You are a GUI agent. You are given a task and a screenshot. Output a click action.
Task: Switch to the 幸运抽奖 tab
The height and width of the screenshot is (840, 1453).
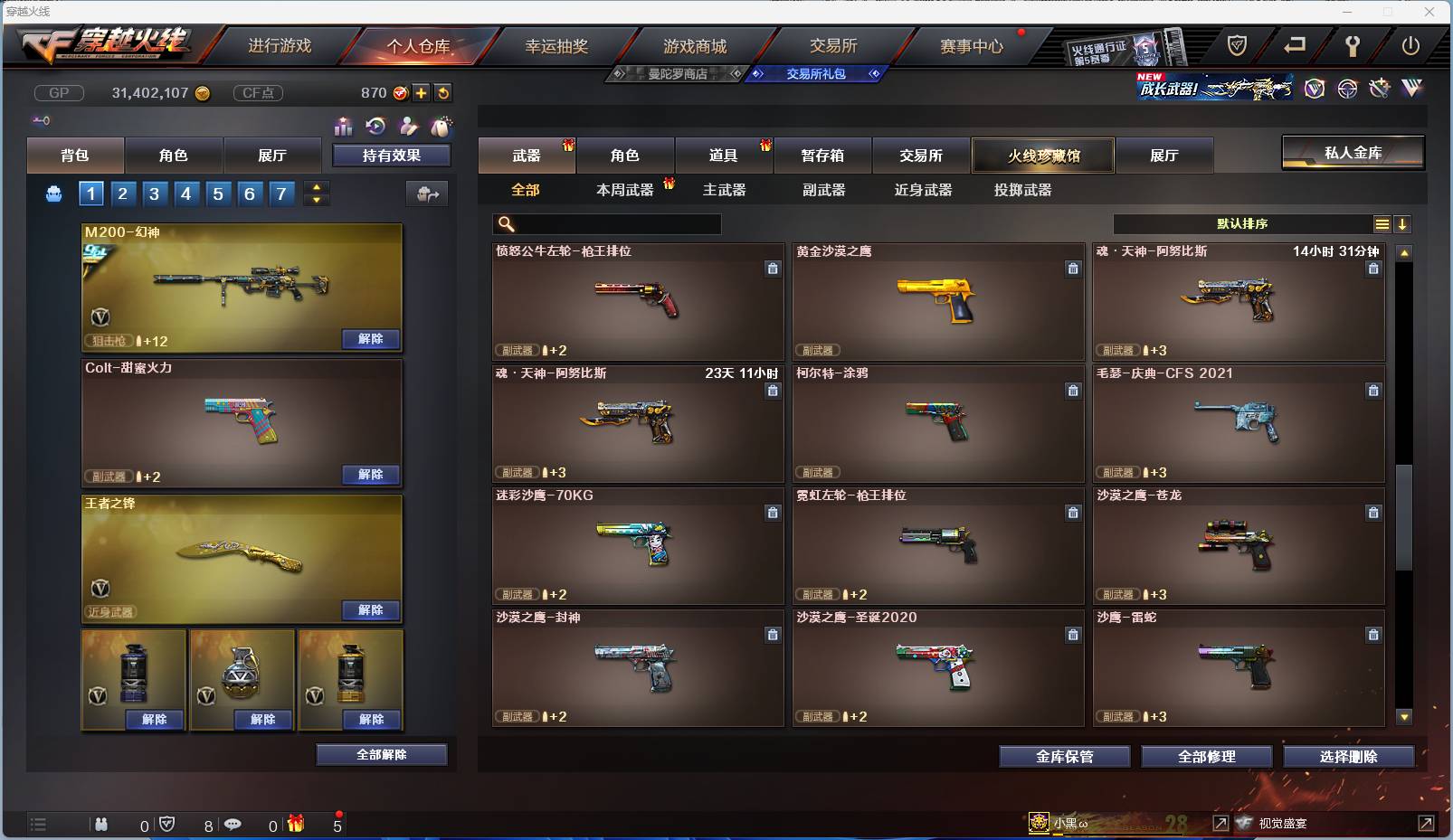click(x=556, y=45)
